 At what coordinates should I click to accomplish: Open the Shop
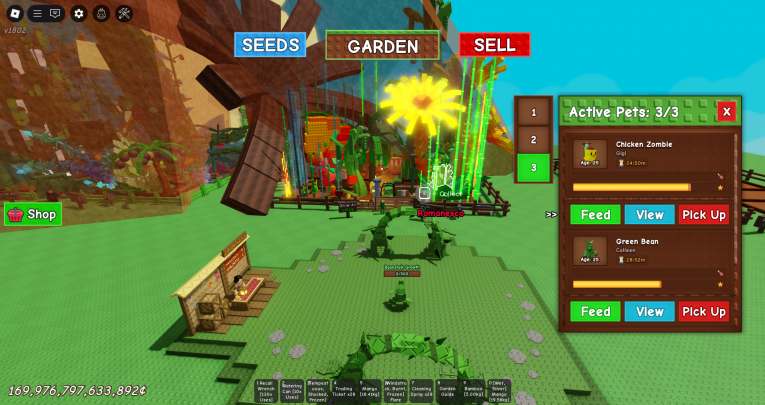tap(33, 214)
